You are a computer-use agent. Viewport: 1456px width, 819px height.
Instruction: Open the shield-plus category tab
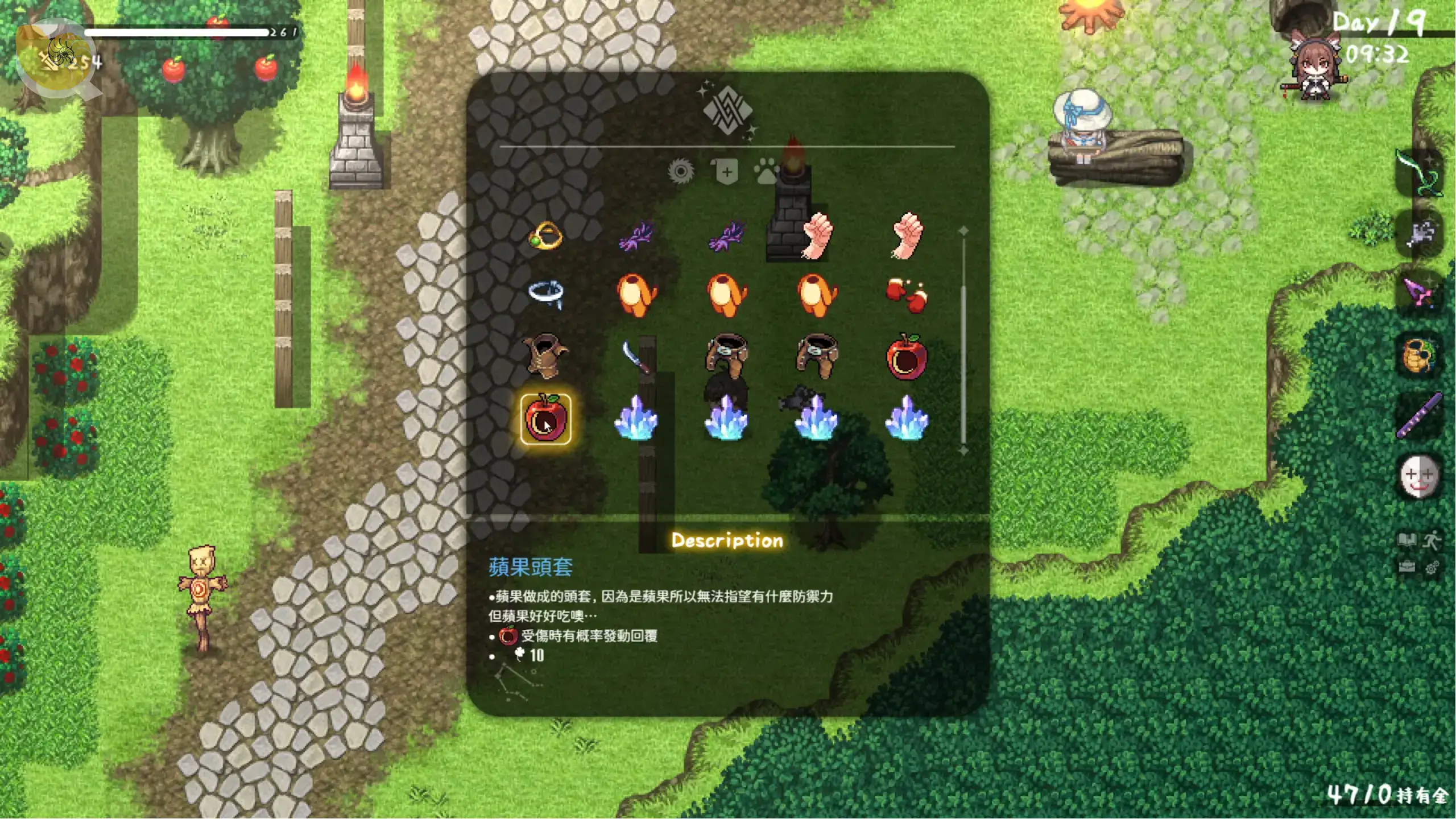725,171
